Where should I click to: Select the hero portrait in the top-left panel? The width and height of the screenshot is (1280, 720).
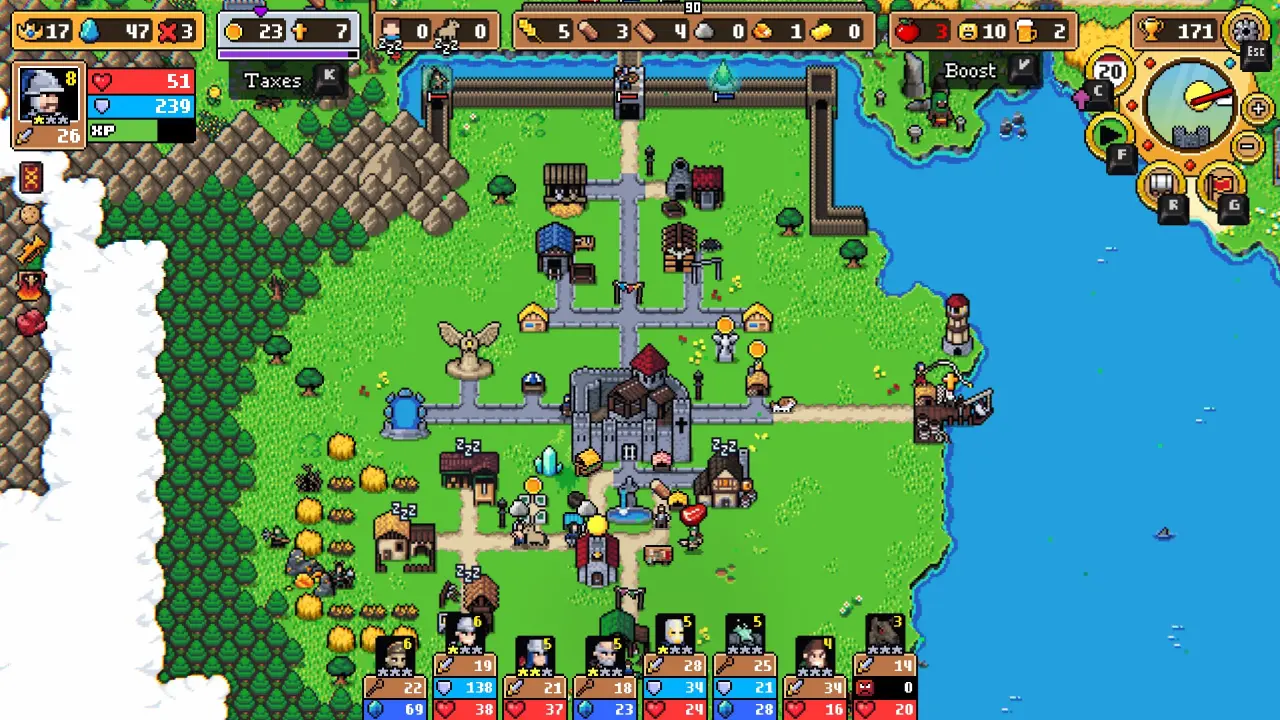[x=47, y=94]
